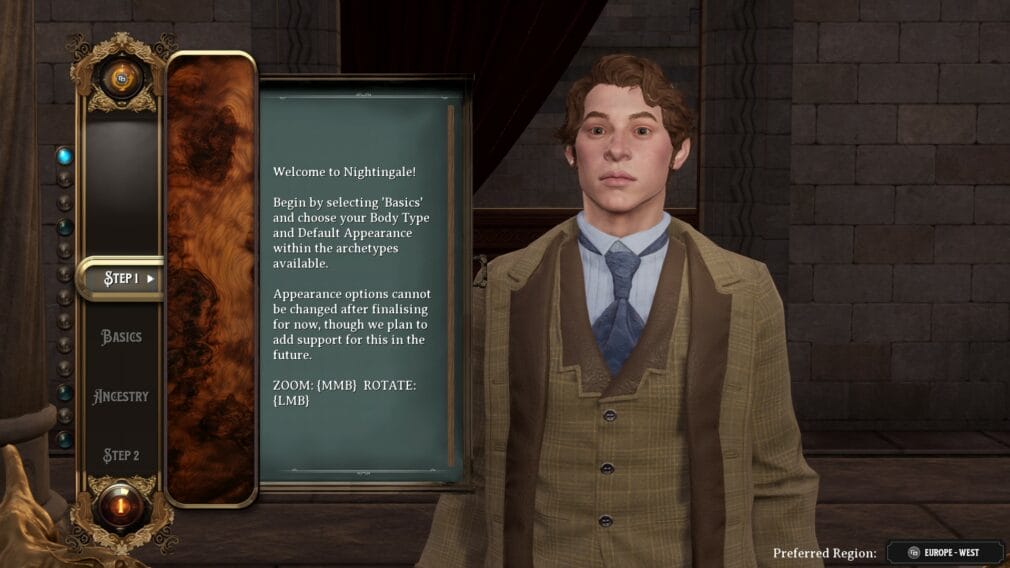1010x568 pixels.
Task: Open the Basics section
Action: click(x=121, y=337)
